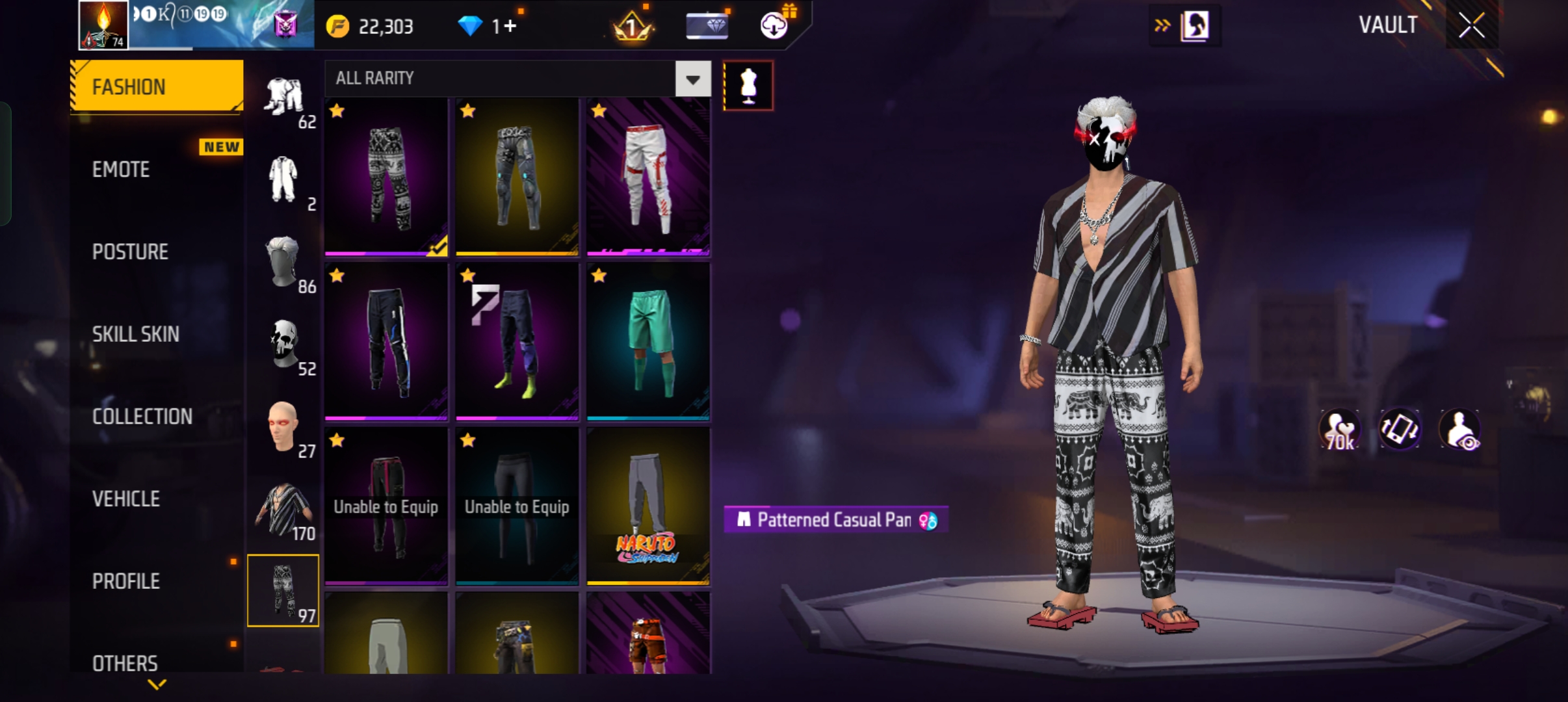Viewport: 1568px width, 702px height.
Task: Select the white and red pants
Action: pos(648,177)
